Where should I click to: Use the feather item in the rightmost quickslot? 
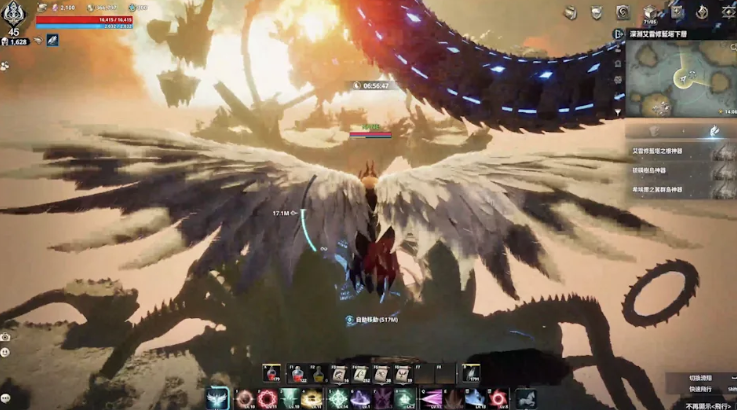click(469, 374)
